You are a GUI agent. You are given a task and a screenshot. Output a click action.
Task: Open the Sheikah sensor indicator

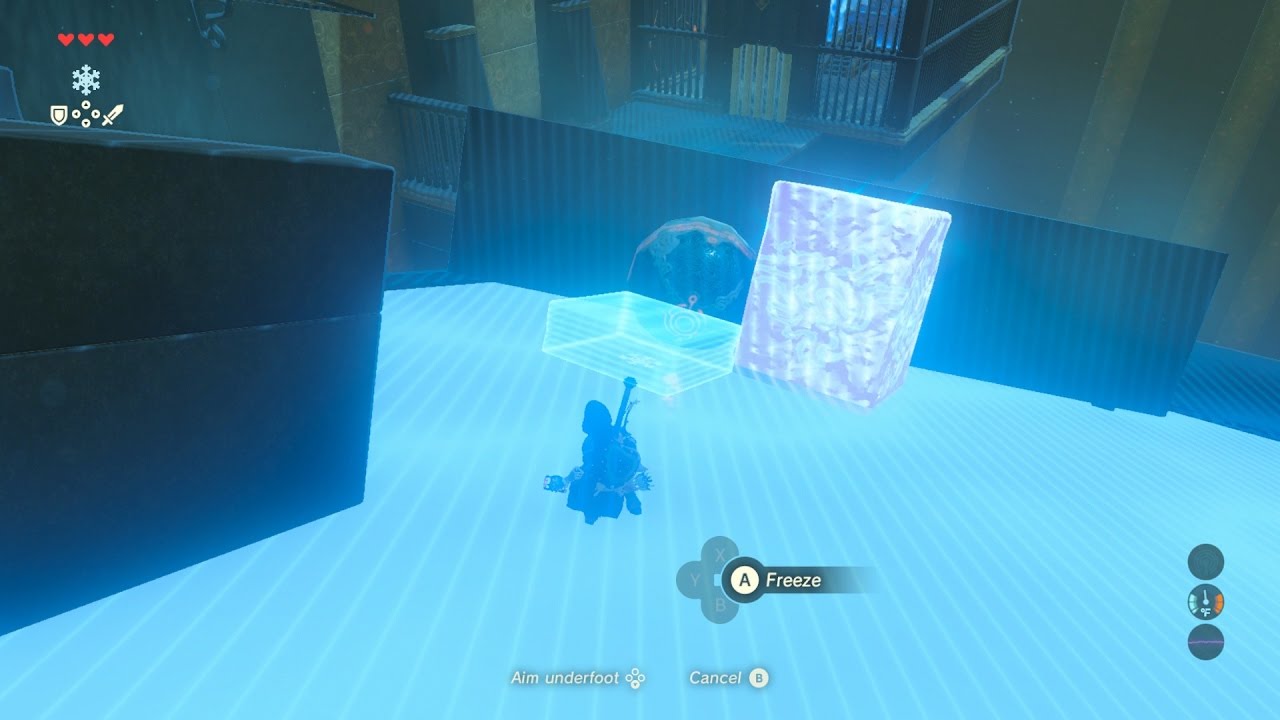pyautogui.click(x=1205, y=562)
